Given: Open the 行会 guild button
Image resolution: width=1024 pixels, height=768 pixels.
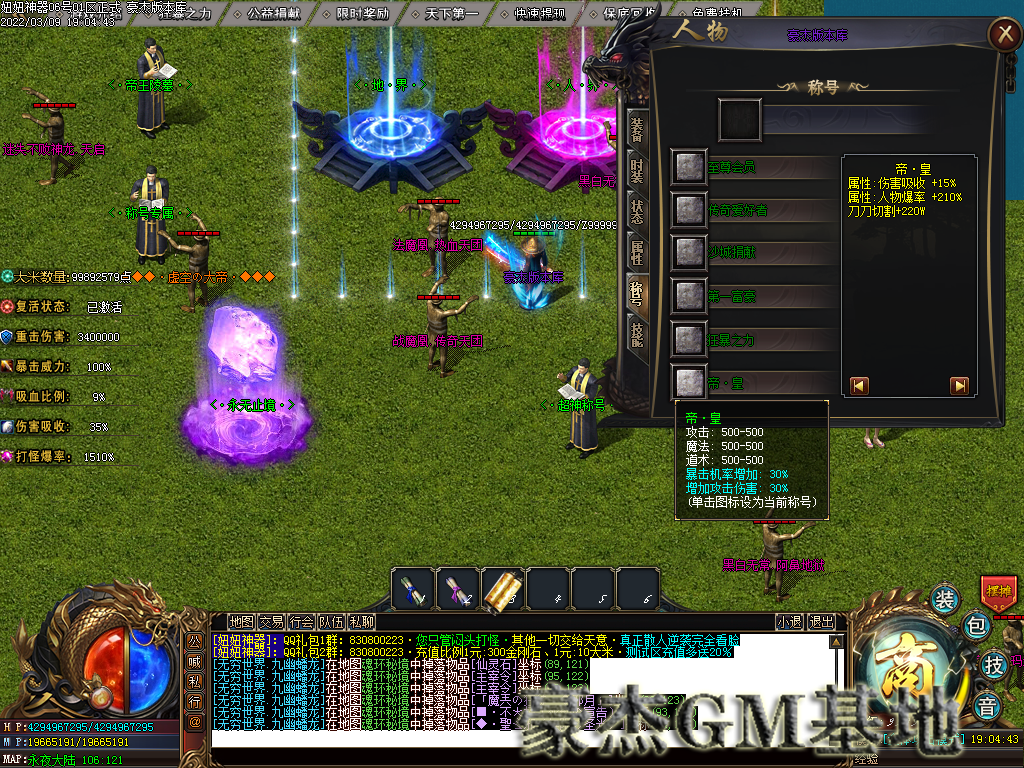Looking at the screenshot, I should [301, 621].
